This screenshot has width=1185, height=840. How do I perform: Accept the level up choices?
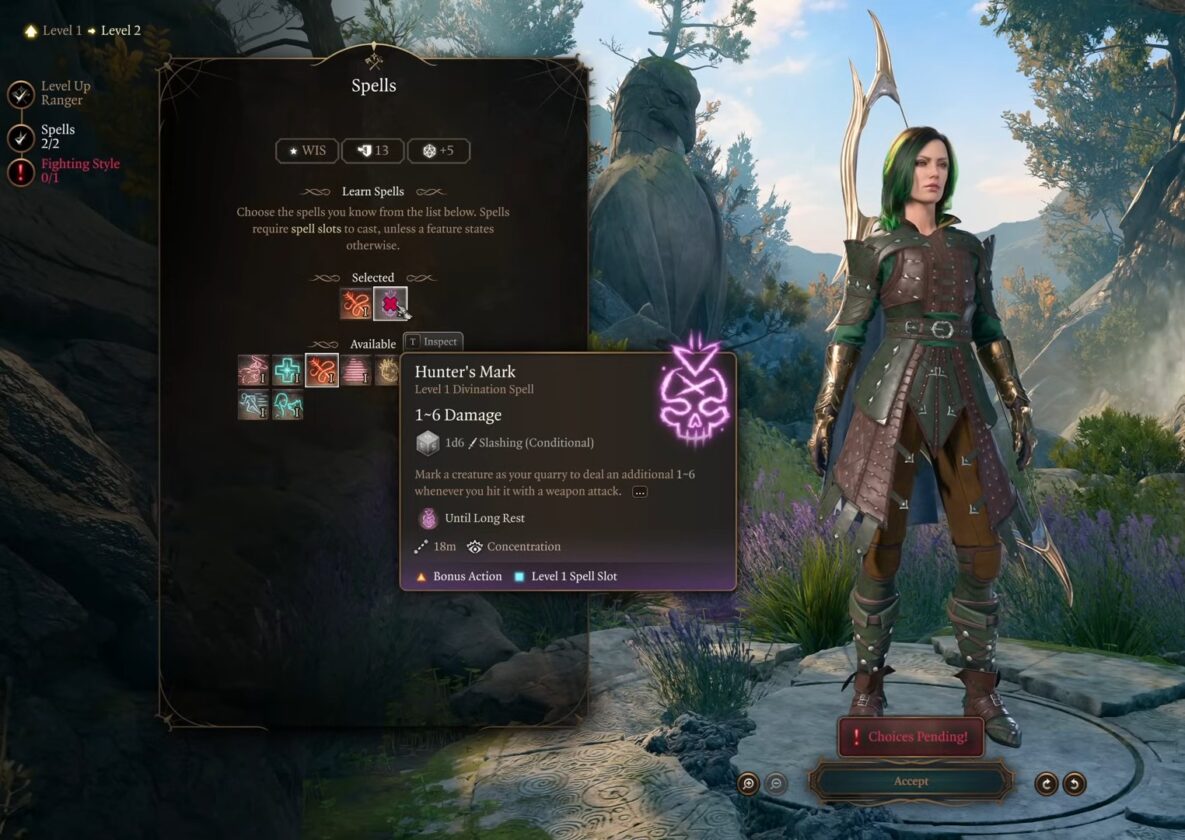pyautogui.click(x=910, y=781)
